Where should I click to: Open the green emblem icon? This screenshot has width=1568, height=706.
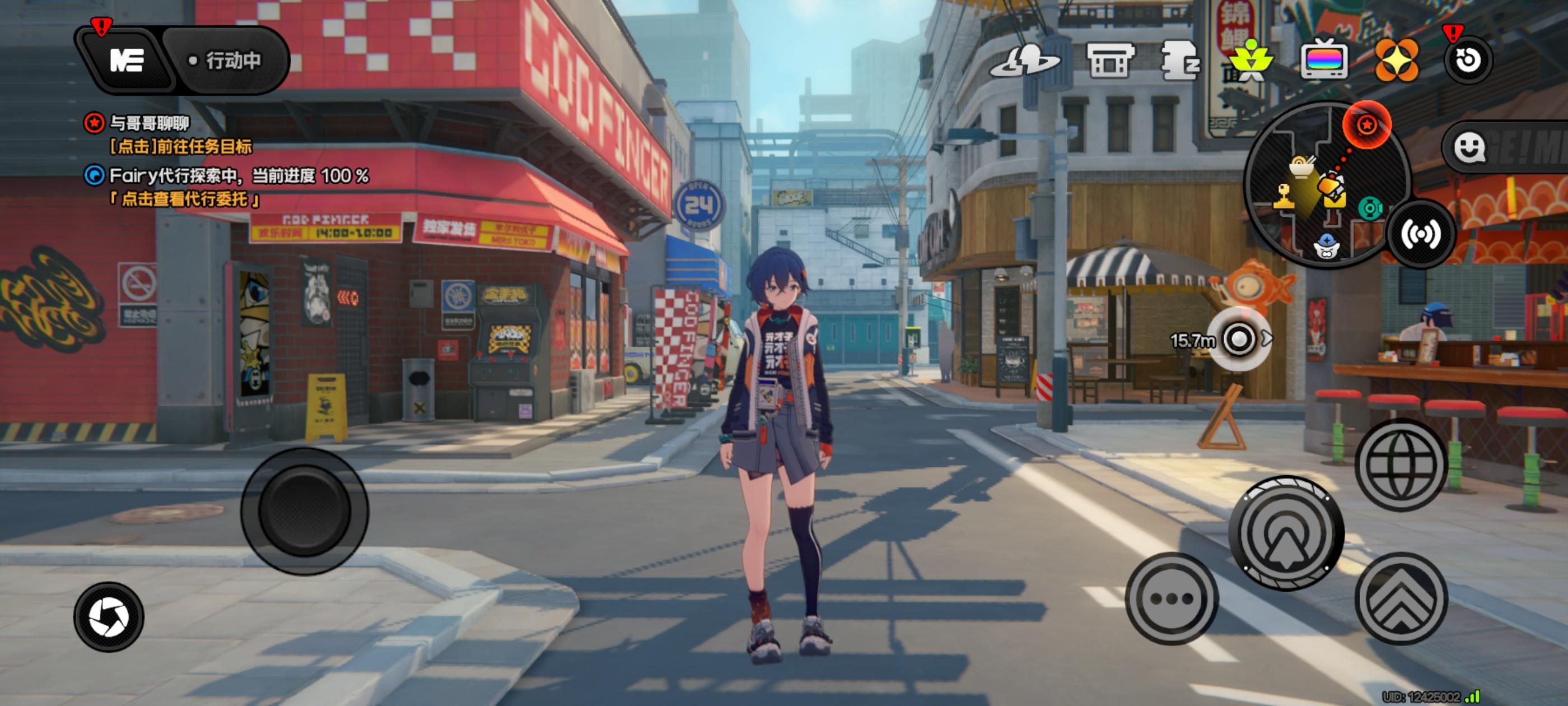[1250, 61]
